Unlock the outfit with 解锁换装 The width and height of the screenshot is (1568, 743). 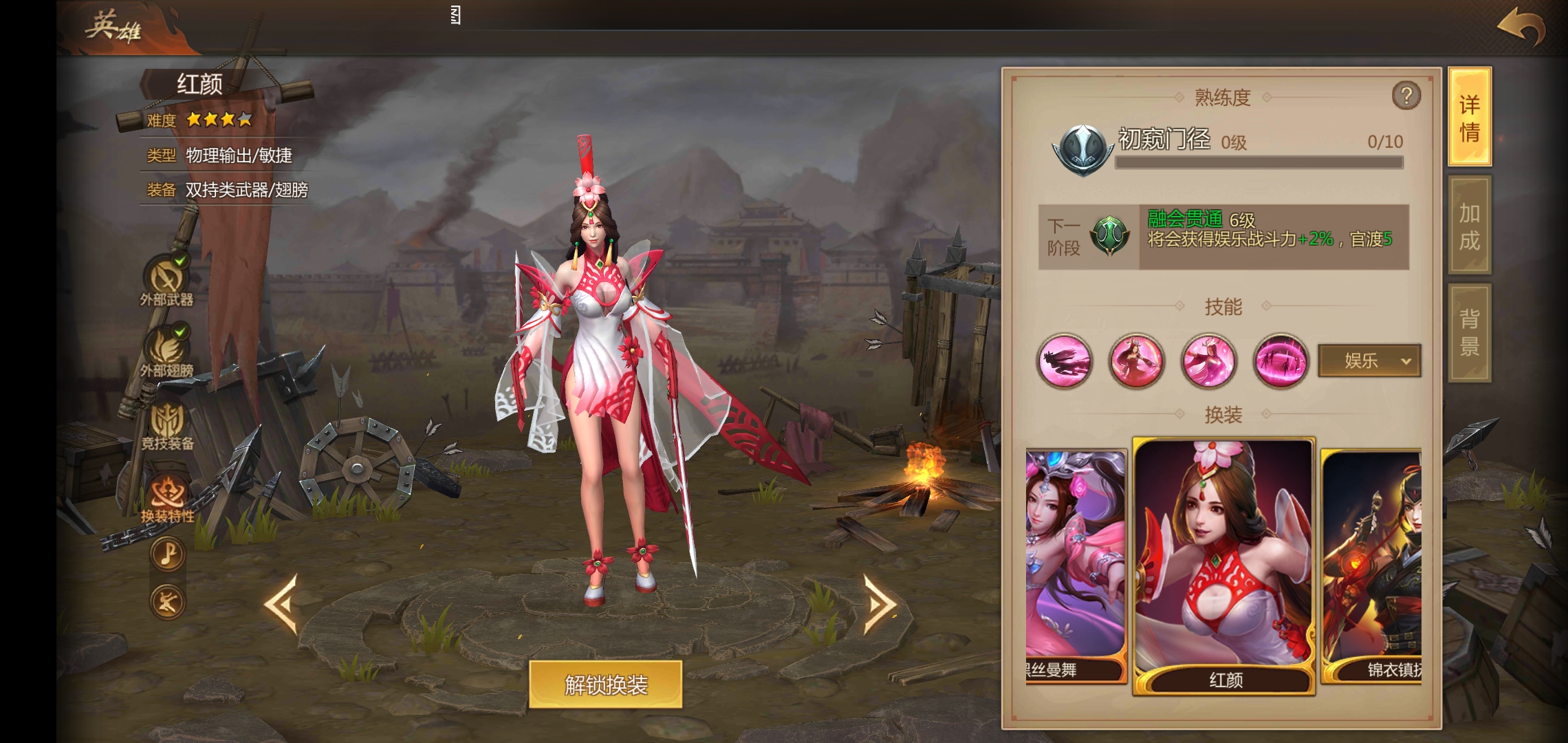click(x=605, y=685)
